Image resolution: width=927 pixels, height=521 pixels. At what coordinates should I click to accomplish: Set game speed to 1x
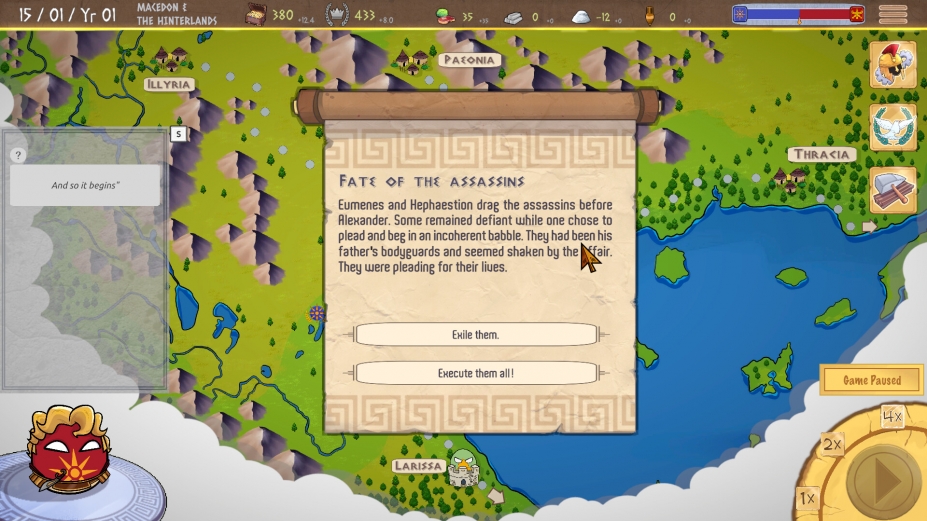coord(808,498)
